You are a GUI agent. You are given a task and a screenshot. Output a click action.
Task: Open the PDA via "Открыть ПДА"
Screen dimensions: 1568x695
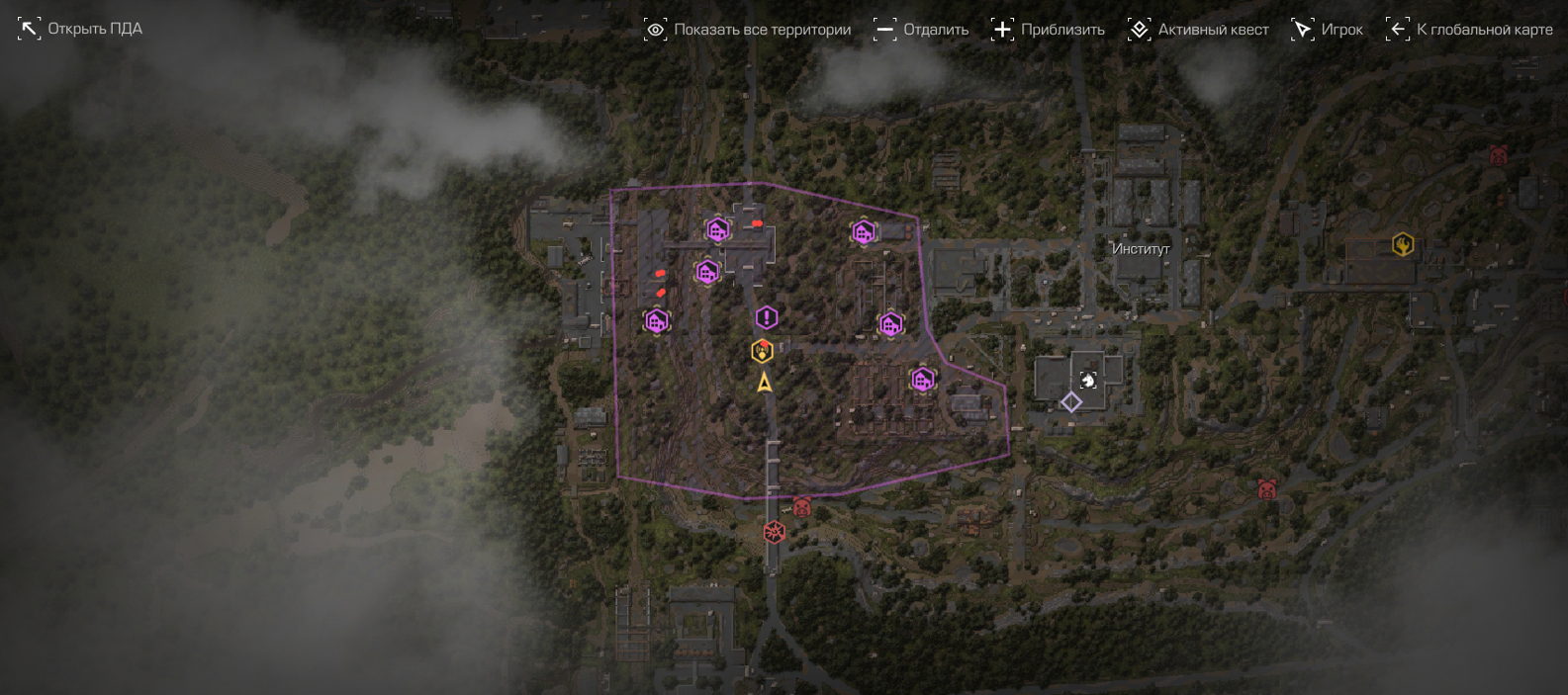tap(80, 29)
